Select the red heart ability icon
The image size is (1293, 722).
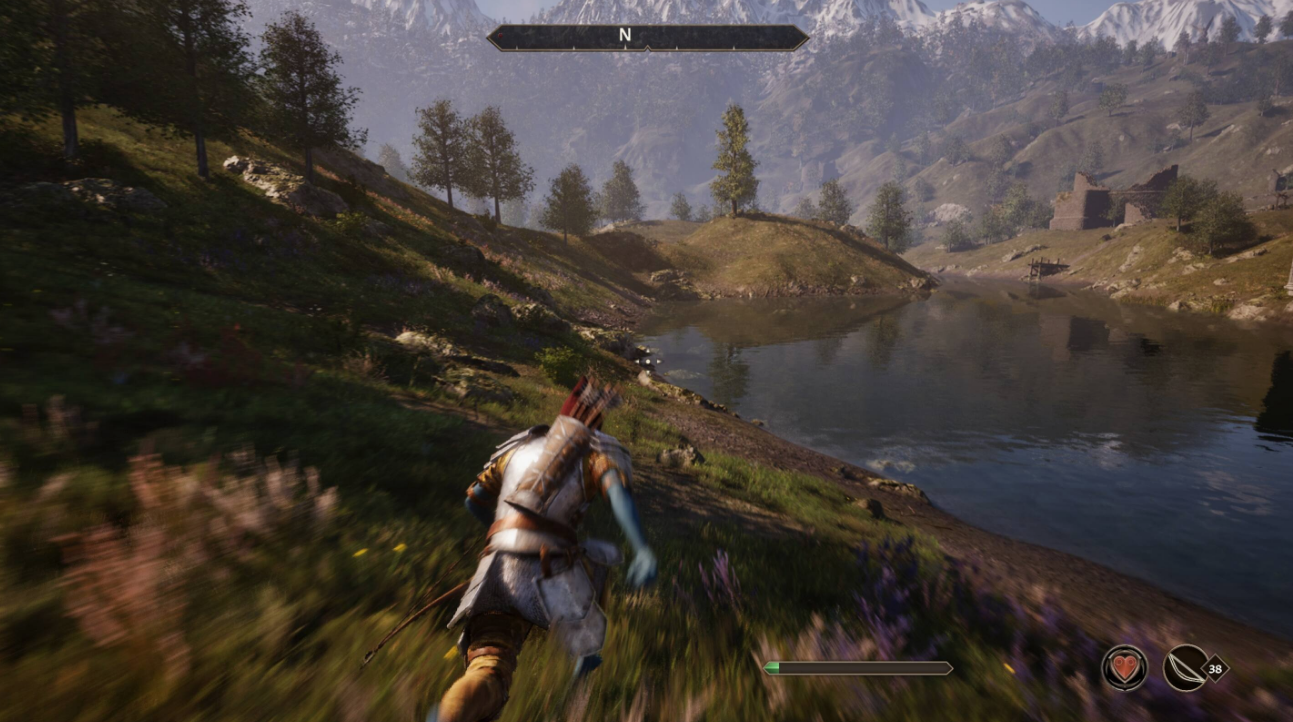[1124, 667]
